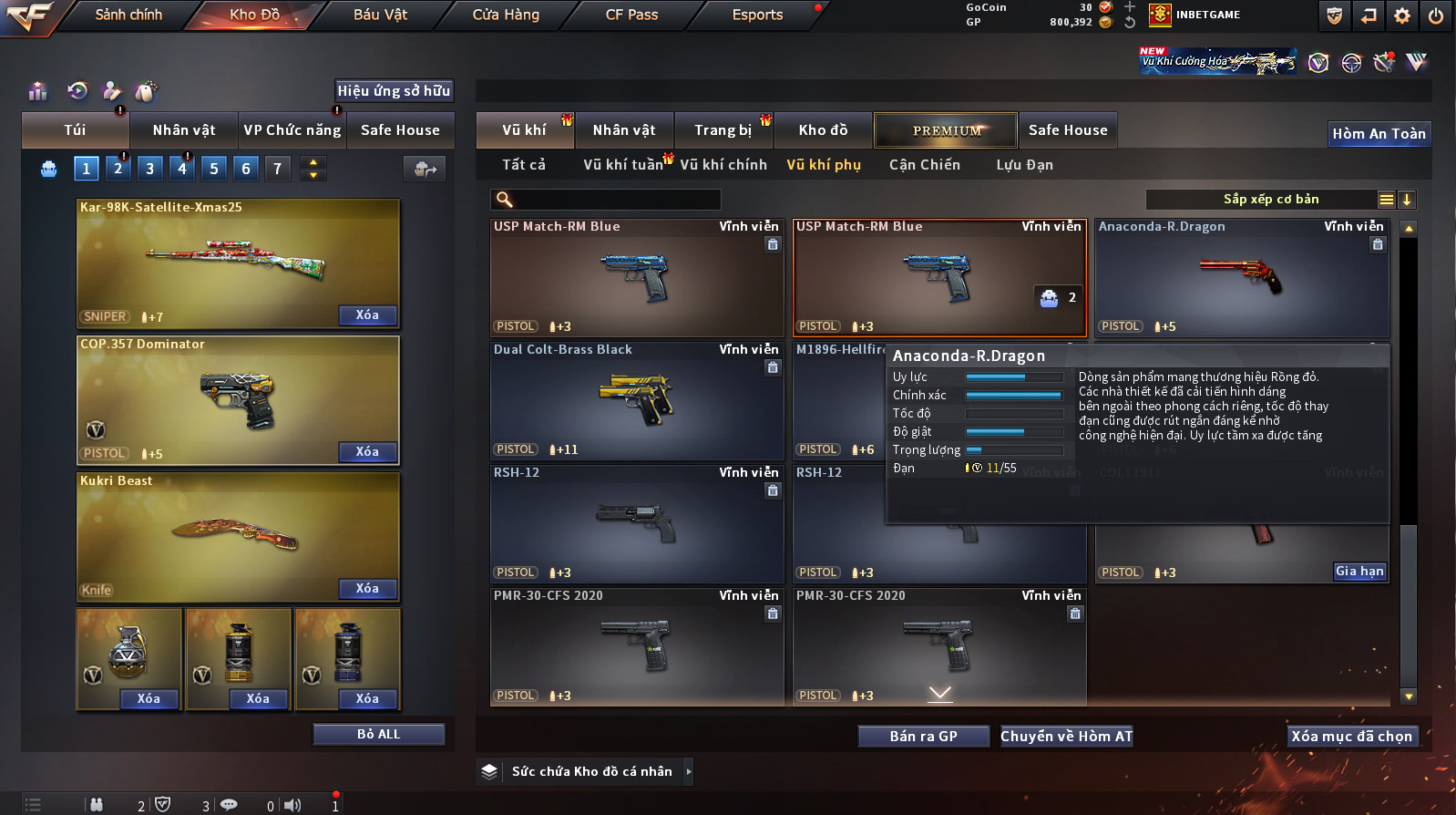Go to the Cửa Hàng shop
The width and height of the screenshot is (1456, 815).
(x=506, y=15)
